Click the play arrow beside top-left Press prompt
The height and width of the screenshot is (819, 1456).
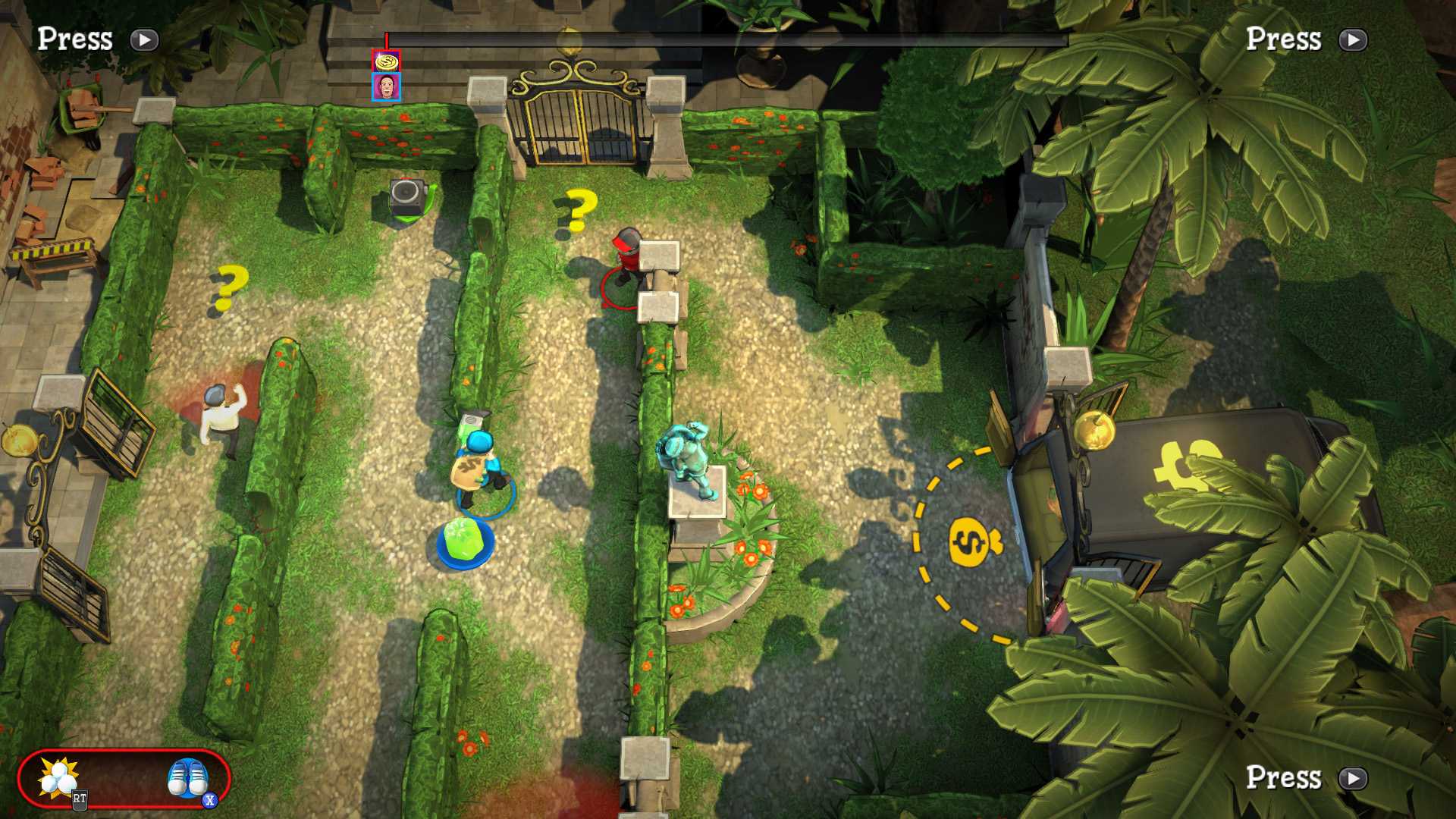click(144, 41)
